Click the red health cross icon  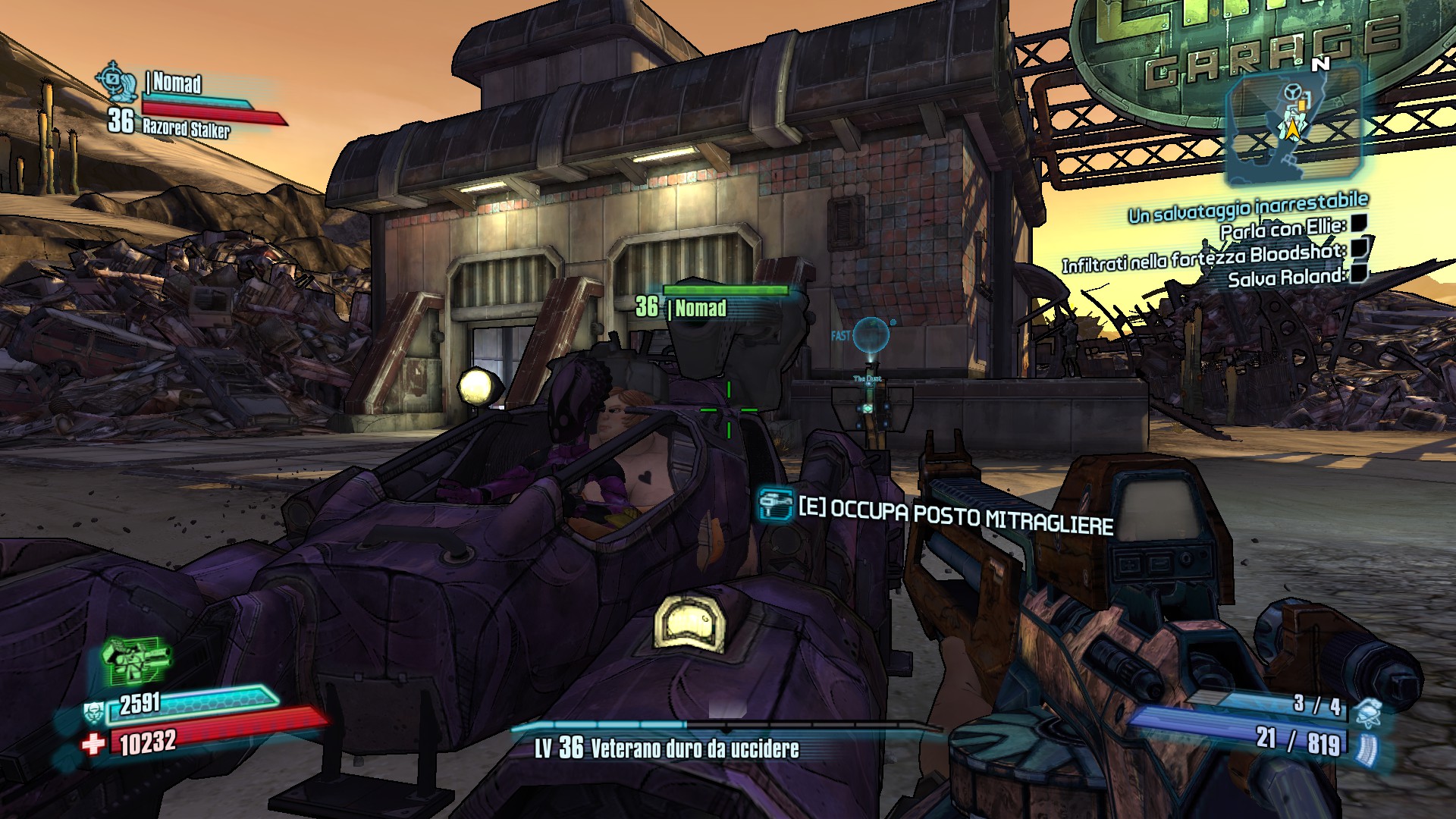point(93,744)
